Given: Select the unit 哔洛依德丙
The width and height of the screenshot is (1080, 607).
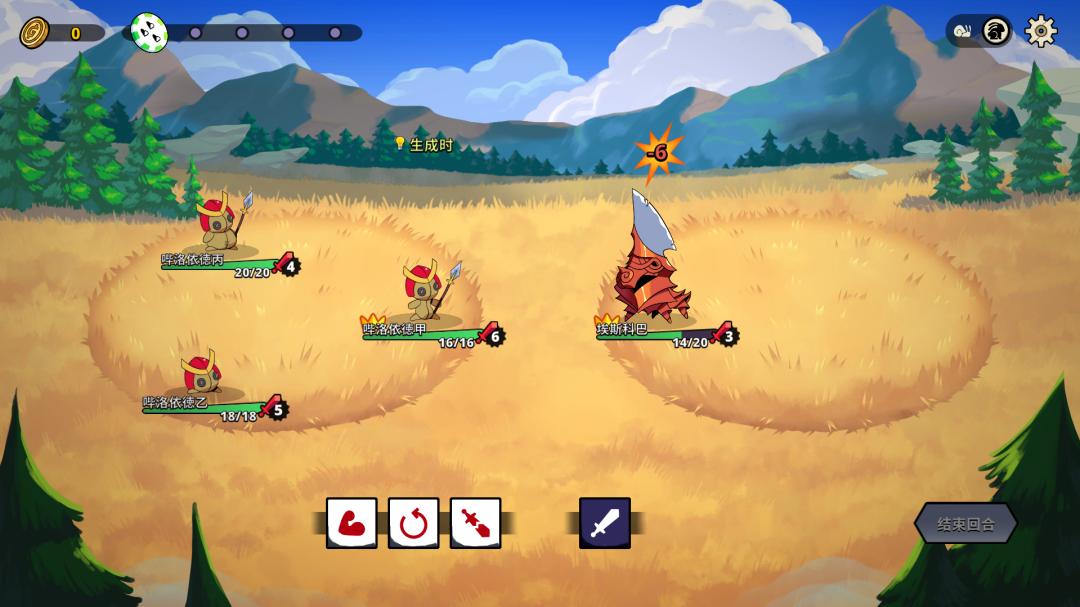Looking at the screenshot, I should [x=220, y=222].
